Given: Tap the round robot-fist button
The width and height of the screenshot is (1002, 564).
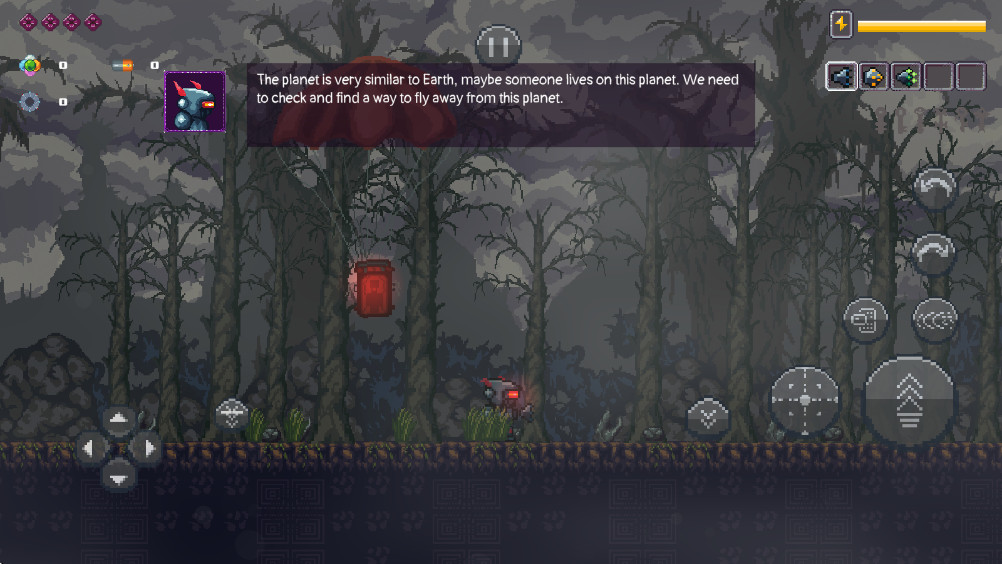Looking at the screenshot, I should click(865, 320).
